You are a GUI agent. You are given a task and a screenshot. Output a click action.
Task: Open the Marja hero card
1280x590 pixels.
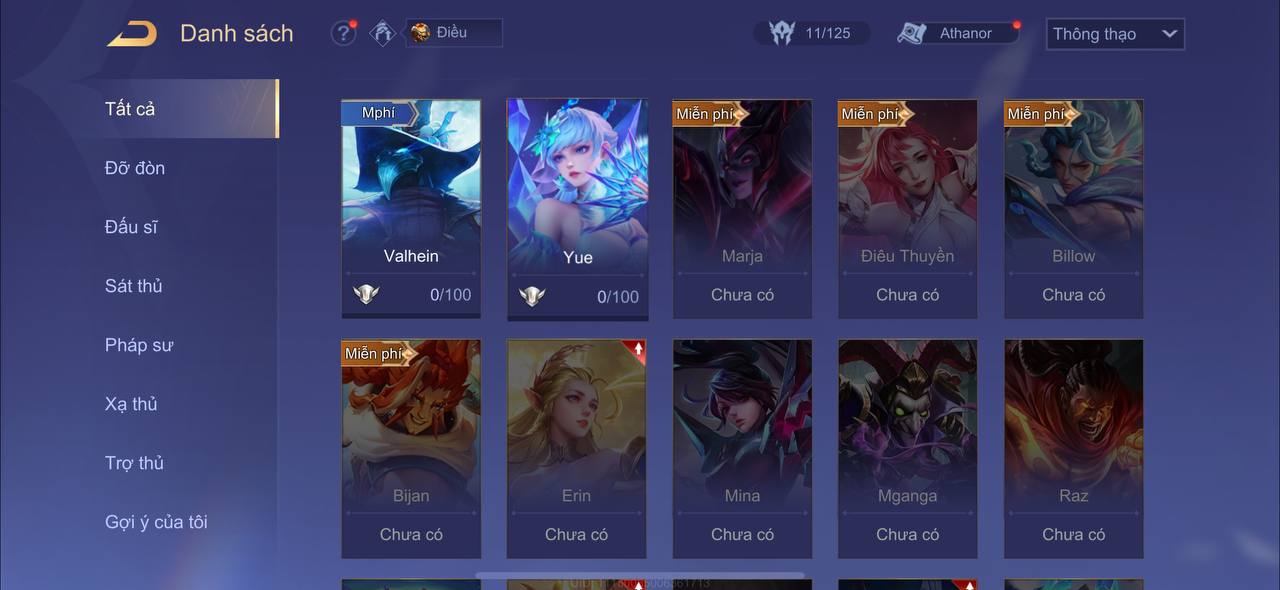742,208
